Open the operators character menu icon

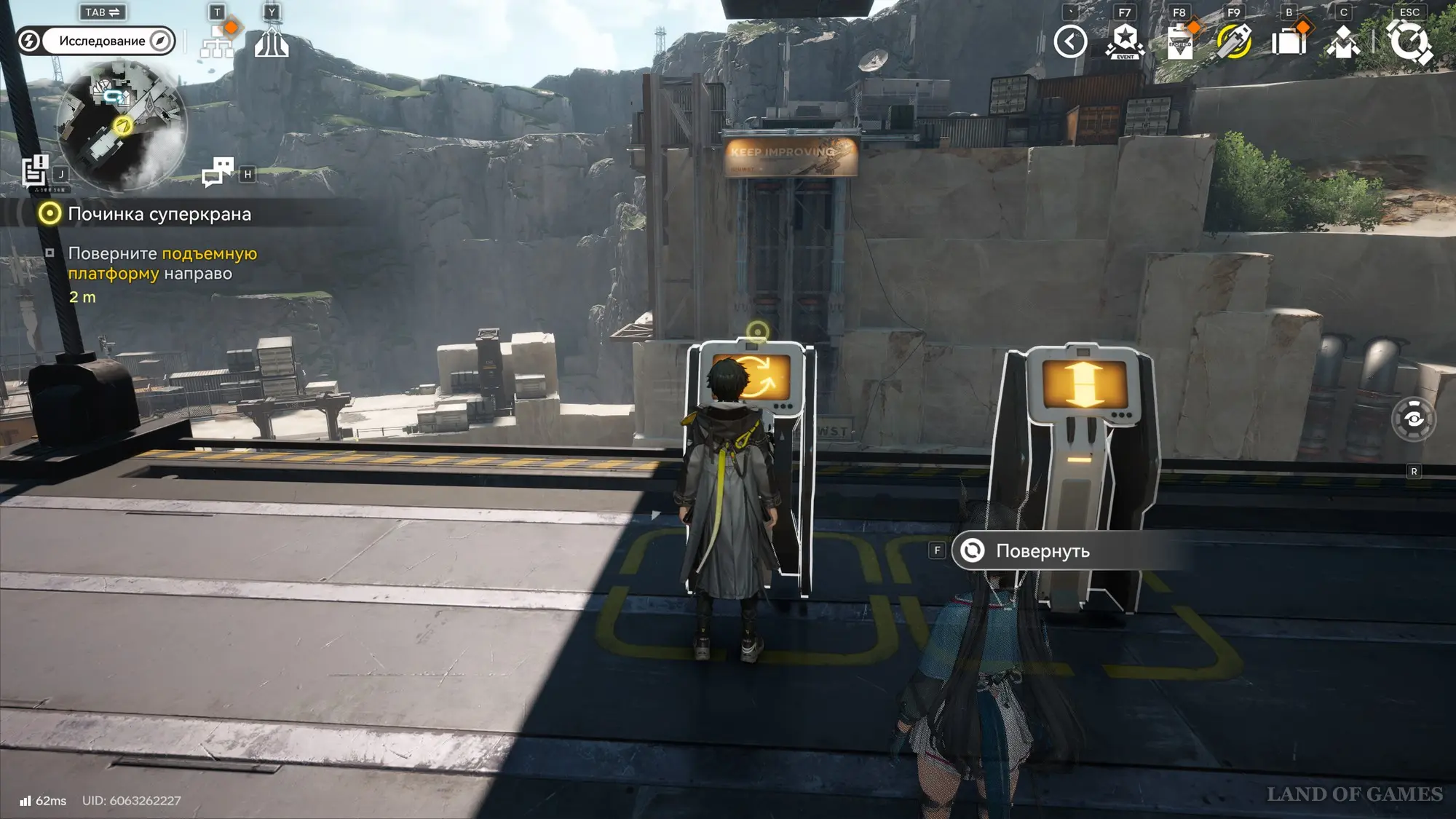(1343, 41)
